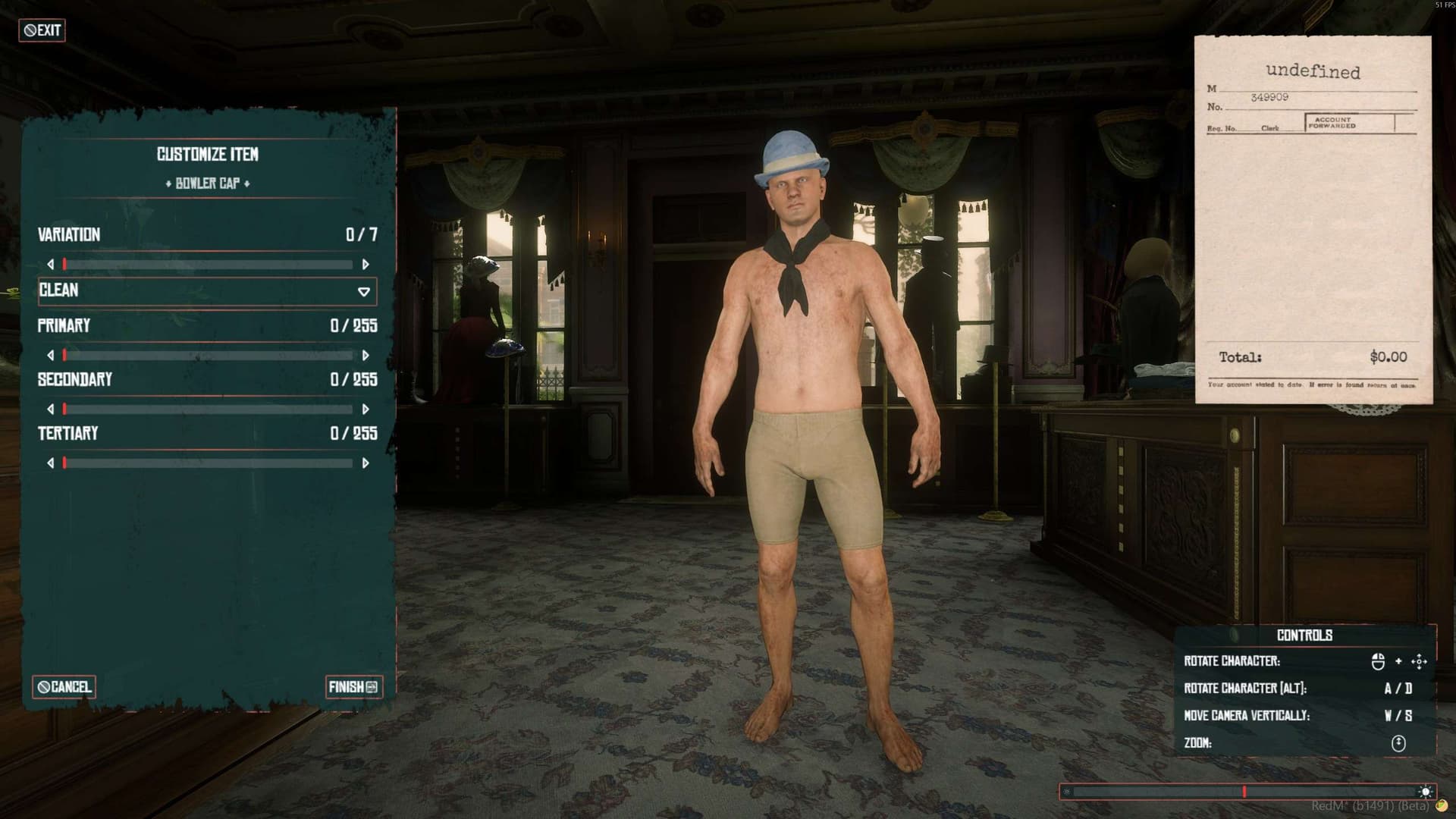The width and height of the screenshot is (1456, 819).
Task: Open the Clean condition dropdown
Action: click(x=207, y=291)
